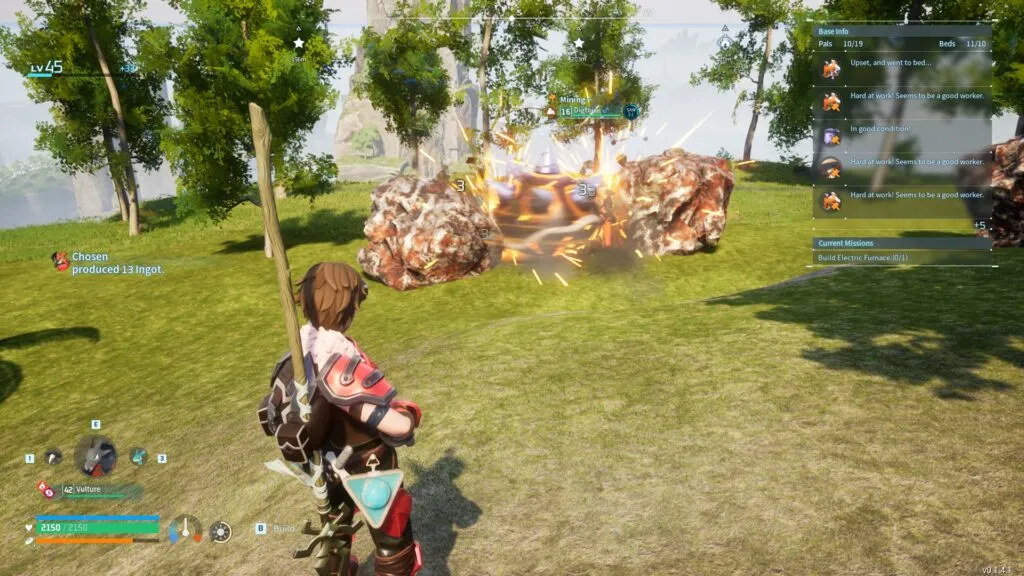Click the base waypoint marker on compass
The image size is (1024, 576).
pyautogui.click(x=725, y=43)
